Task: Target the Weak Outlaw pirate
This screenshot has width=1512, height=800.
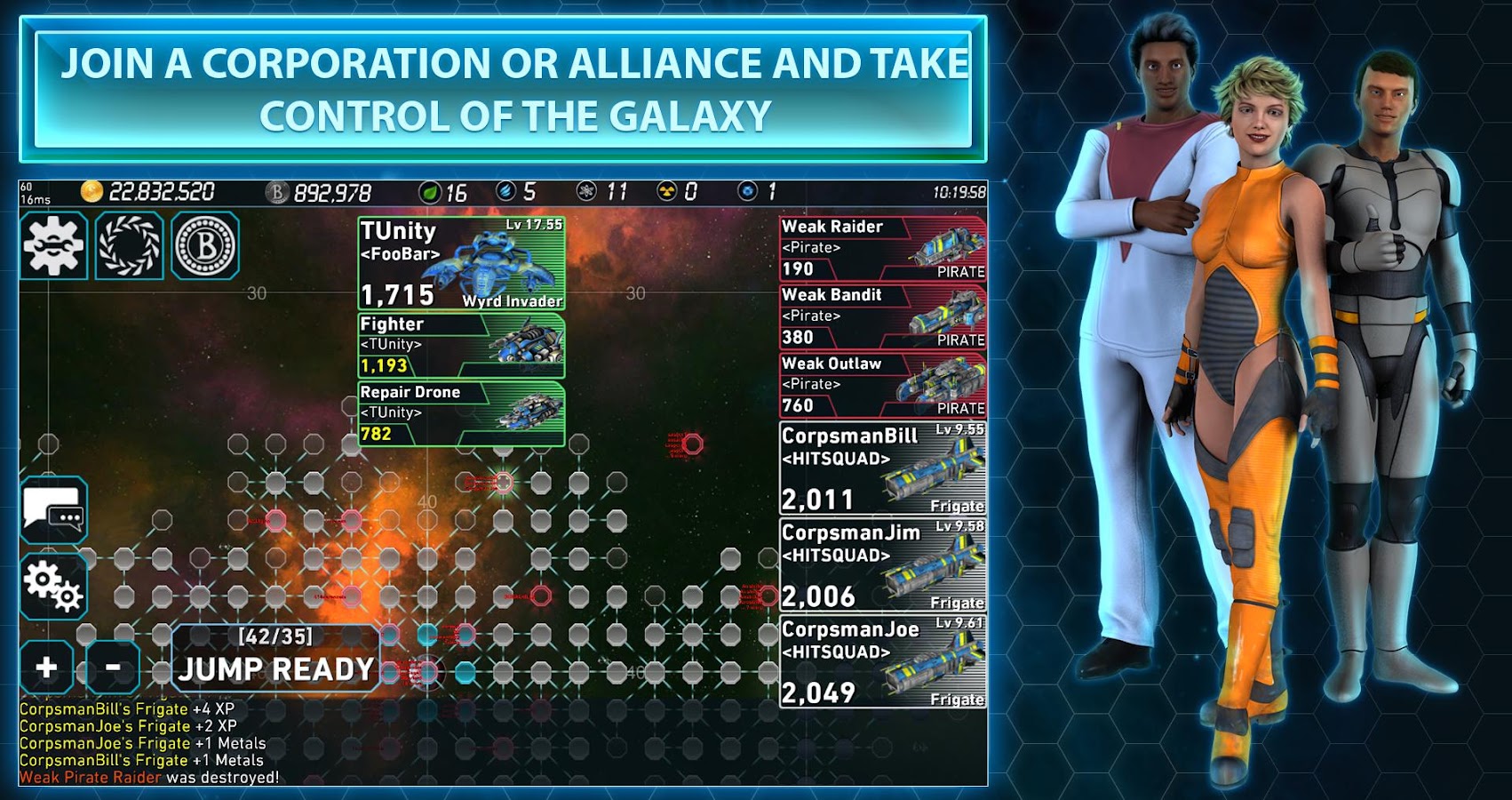Action: click(882, 385)
